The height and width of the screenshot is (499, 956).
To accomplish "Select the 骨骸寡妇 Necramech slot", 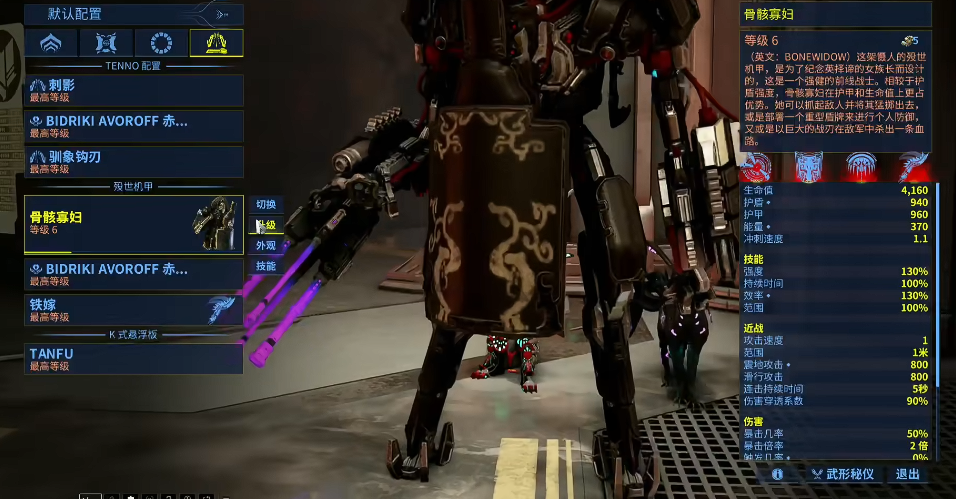I will 134,223.
